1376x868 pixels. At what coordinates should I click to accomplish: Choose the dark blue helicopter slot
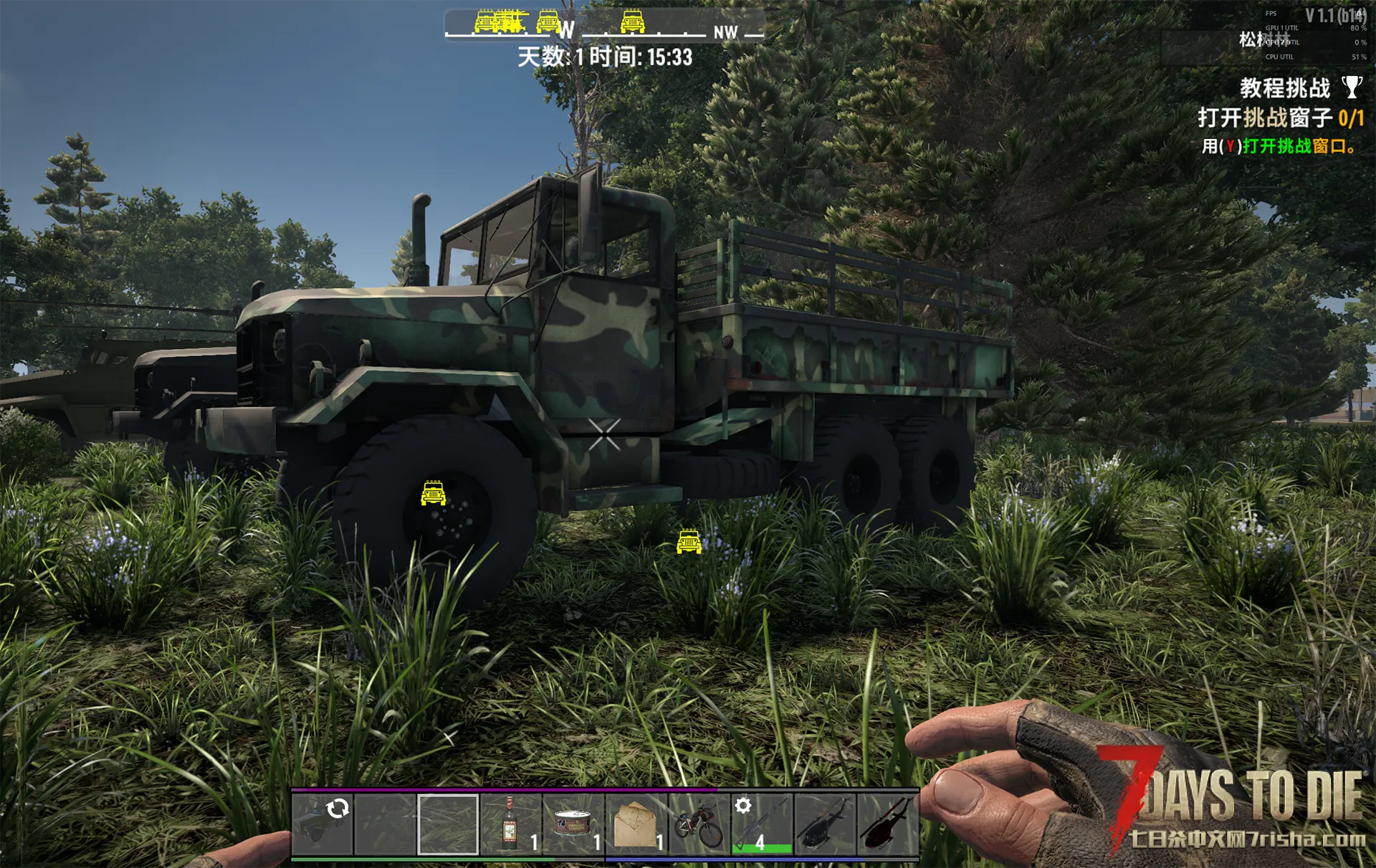coord(824,824)
